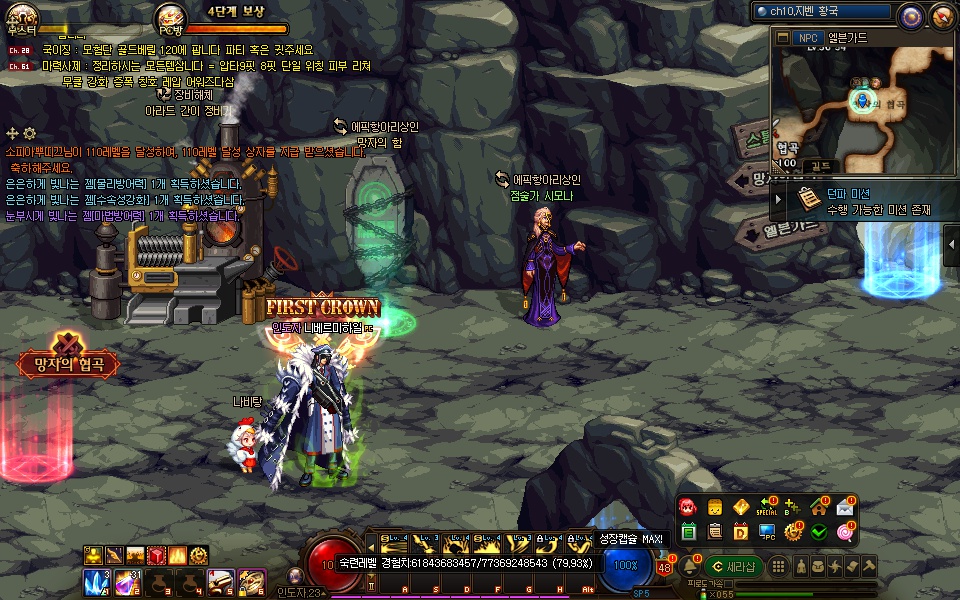This screenshot has width=960, height=600.
Task: Open the hammer icon in the bottom bar
Action: coord(871,567)
